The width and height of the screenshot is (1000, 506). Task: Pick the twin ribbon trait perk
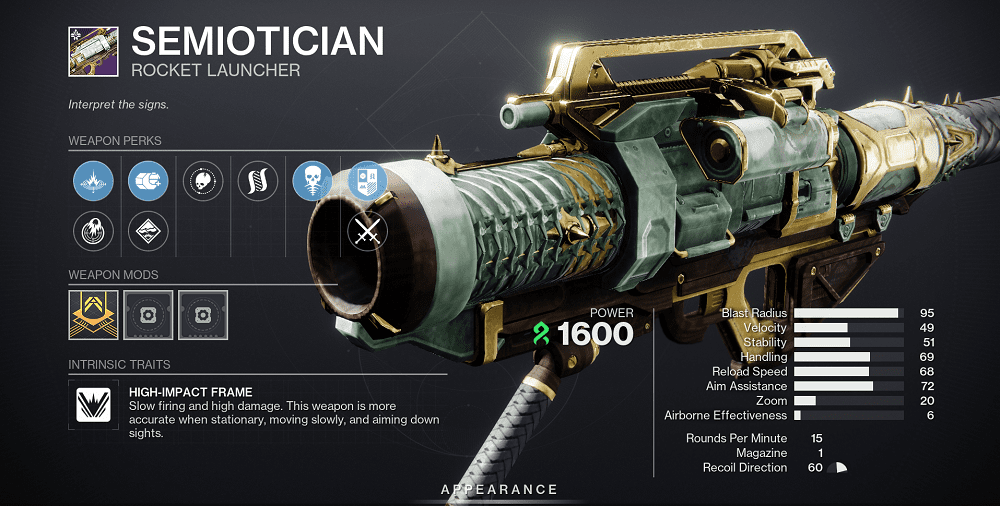point(258,181)
